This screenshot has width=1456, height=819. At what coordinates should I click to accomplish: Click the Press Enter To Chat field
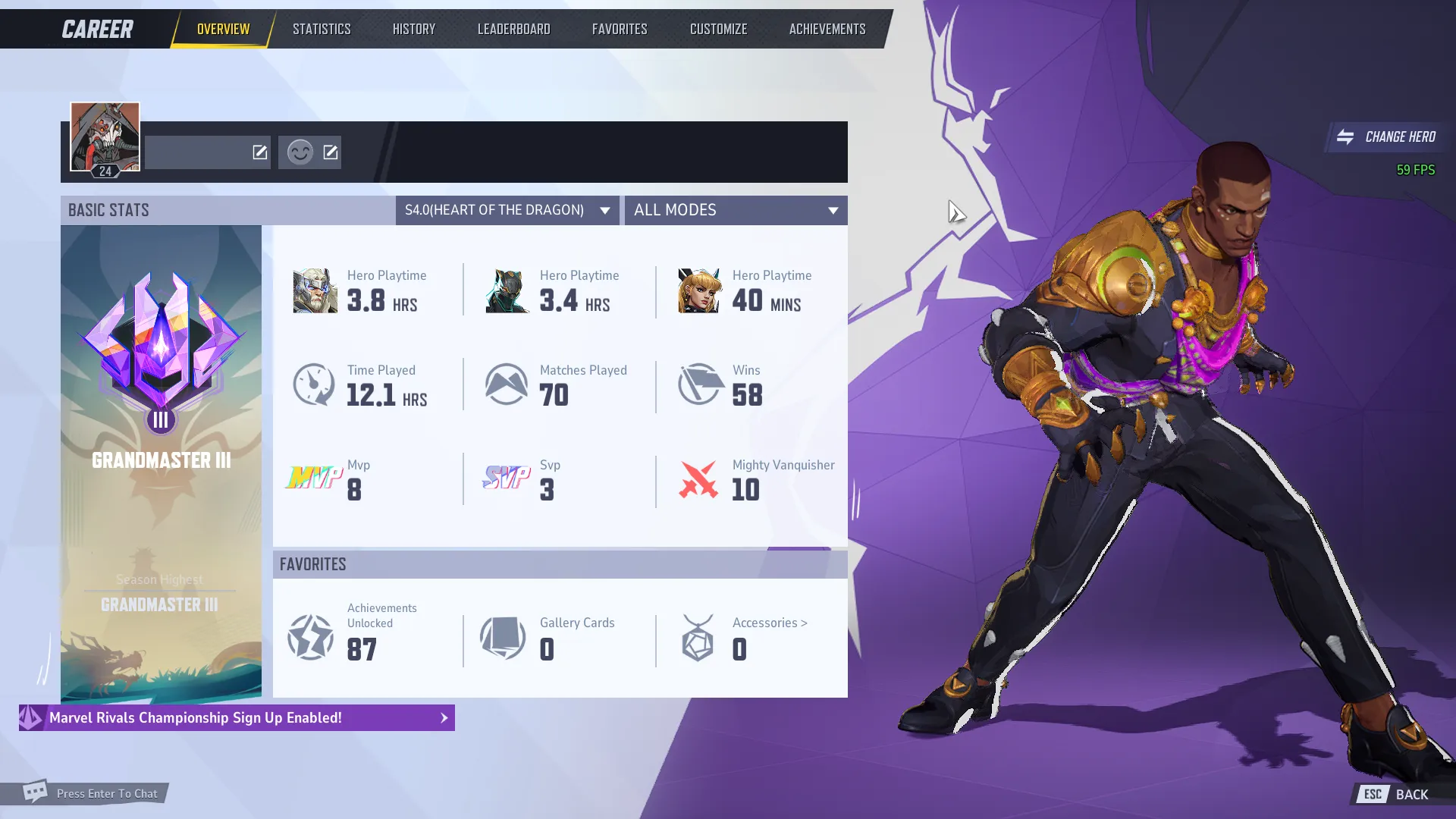coord(106,793)
